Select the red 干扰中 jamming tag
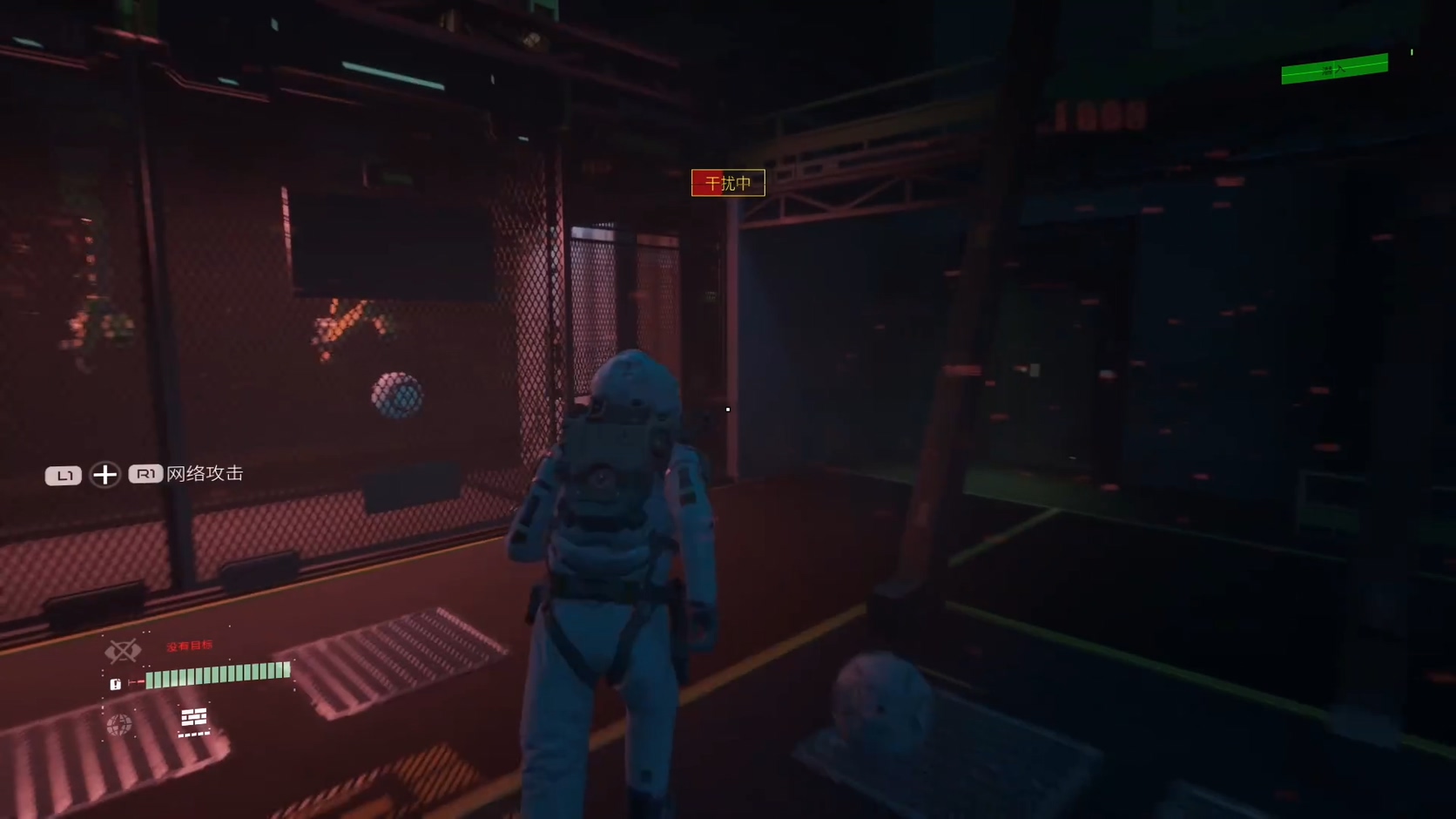This screenshot has height=819, width=1456. [728, 183]
